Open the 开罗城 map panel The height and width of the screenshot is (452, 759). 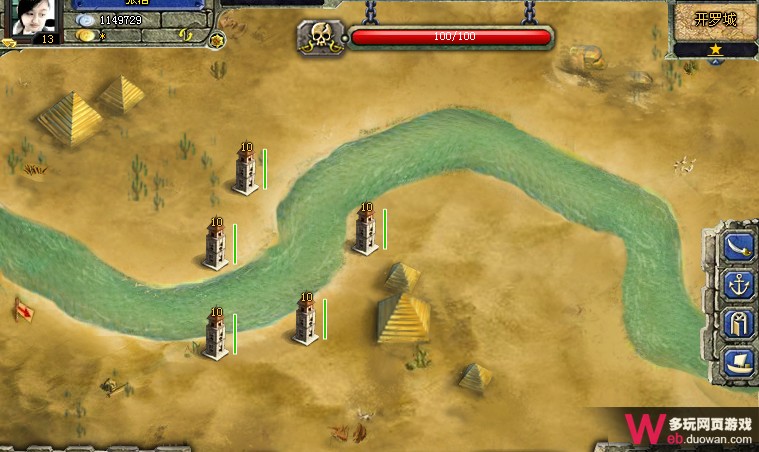tap(715, 19)
